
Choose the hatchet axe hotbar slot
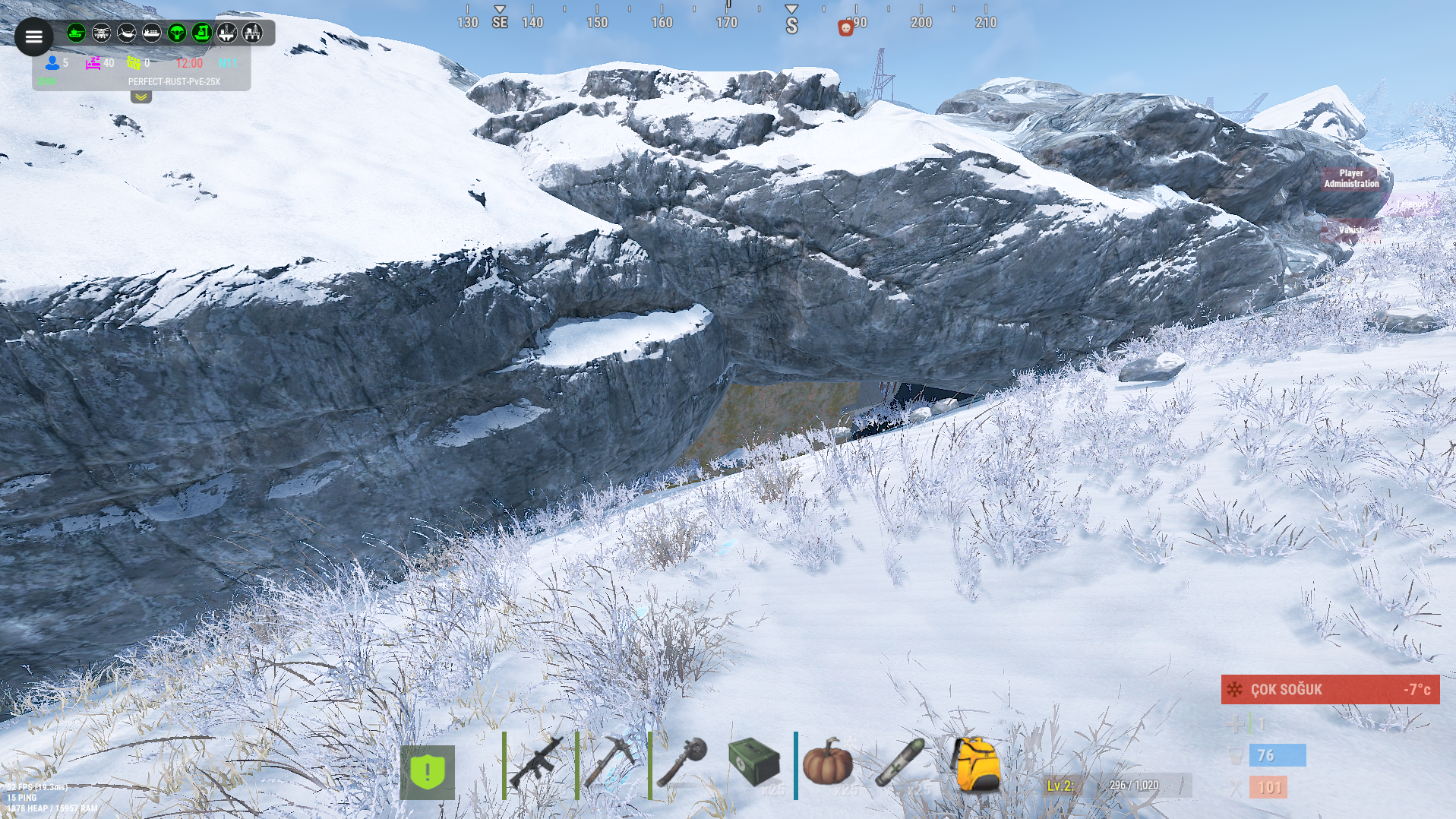[683, 762]
